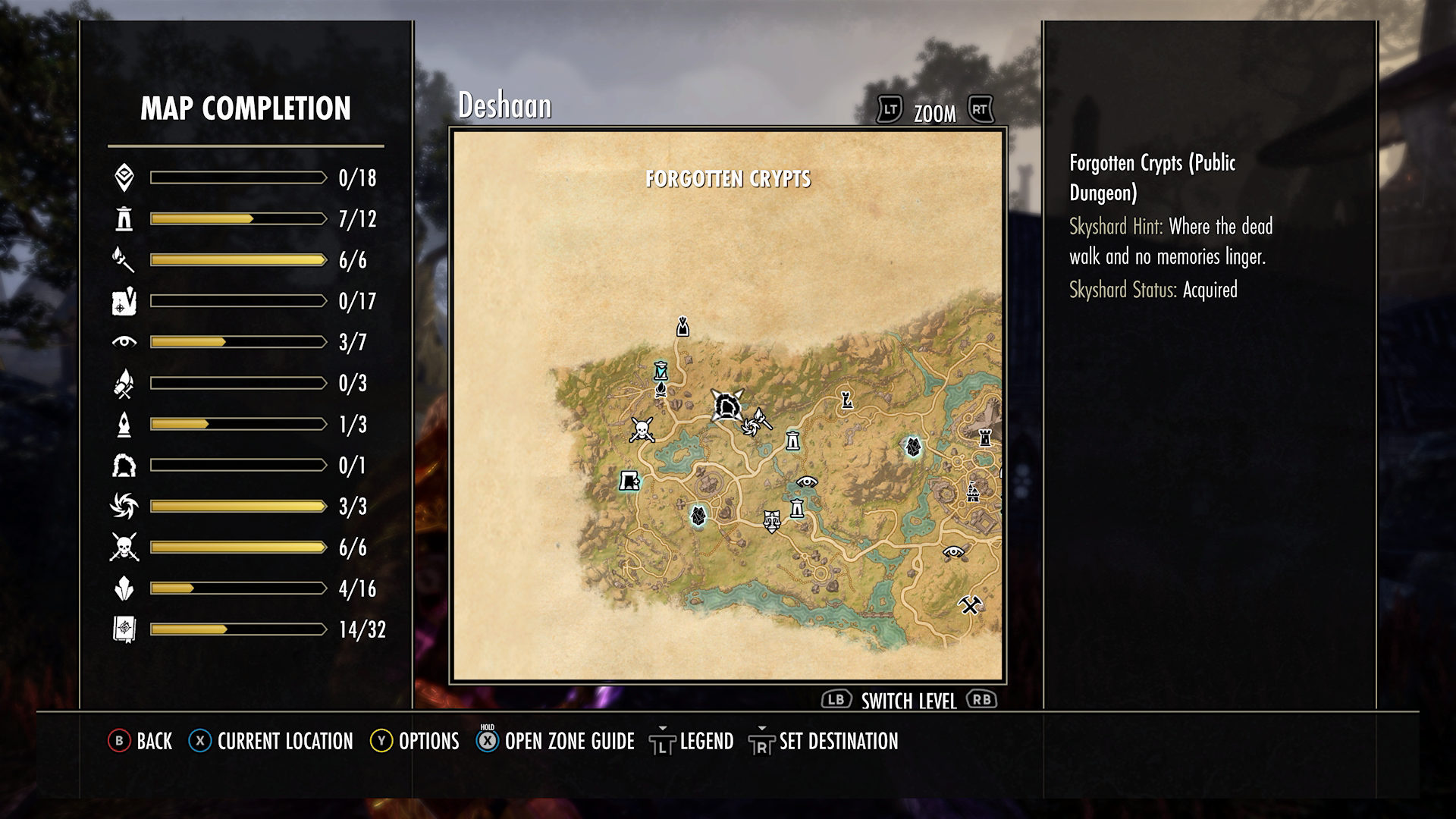Screen dimensions: 1456x819
Task: Choose the castle with flag marker
Action: coord(973,492)
